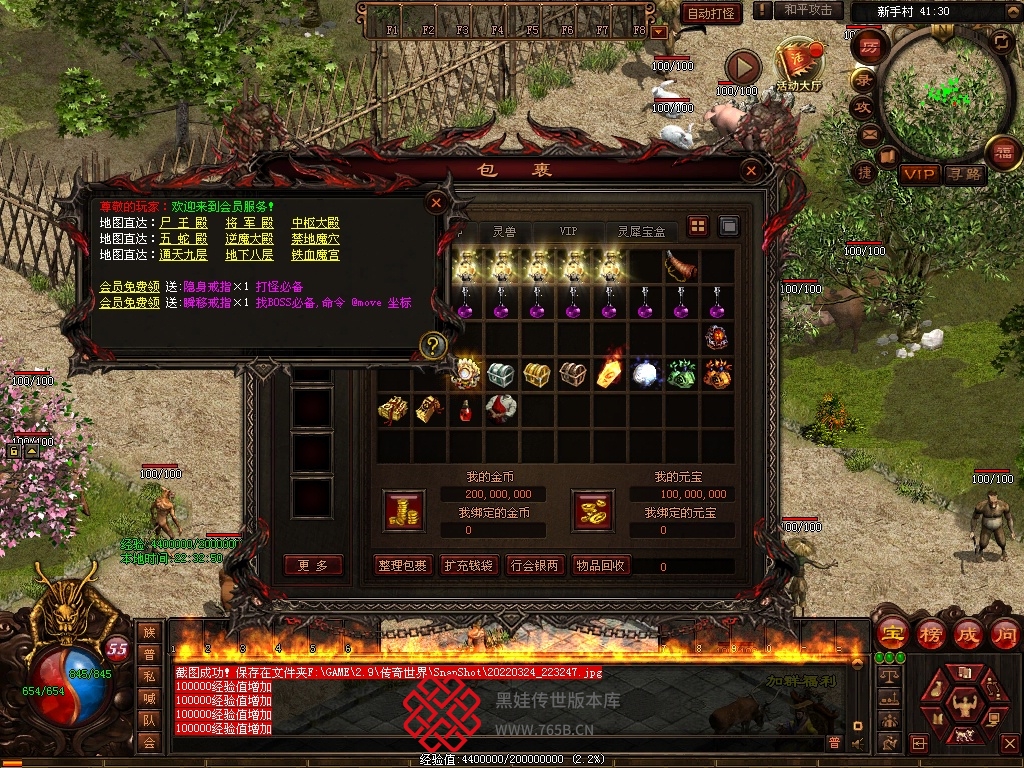Switch to the 灵兽 tab

[x=504, y=231]
